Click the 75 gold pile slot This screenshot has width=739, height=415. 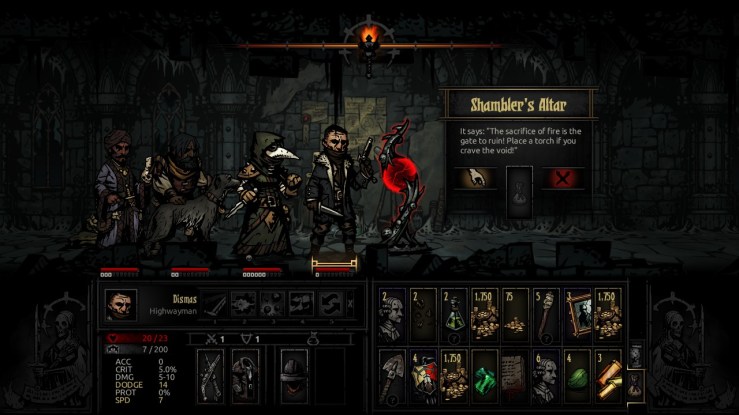517,312
